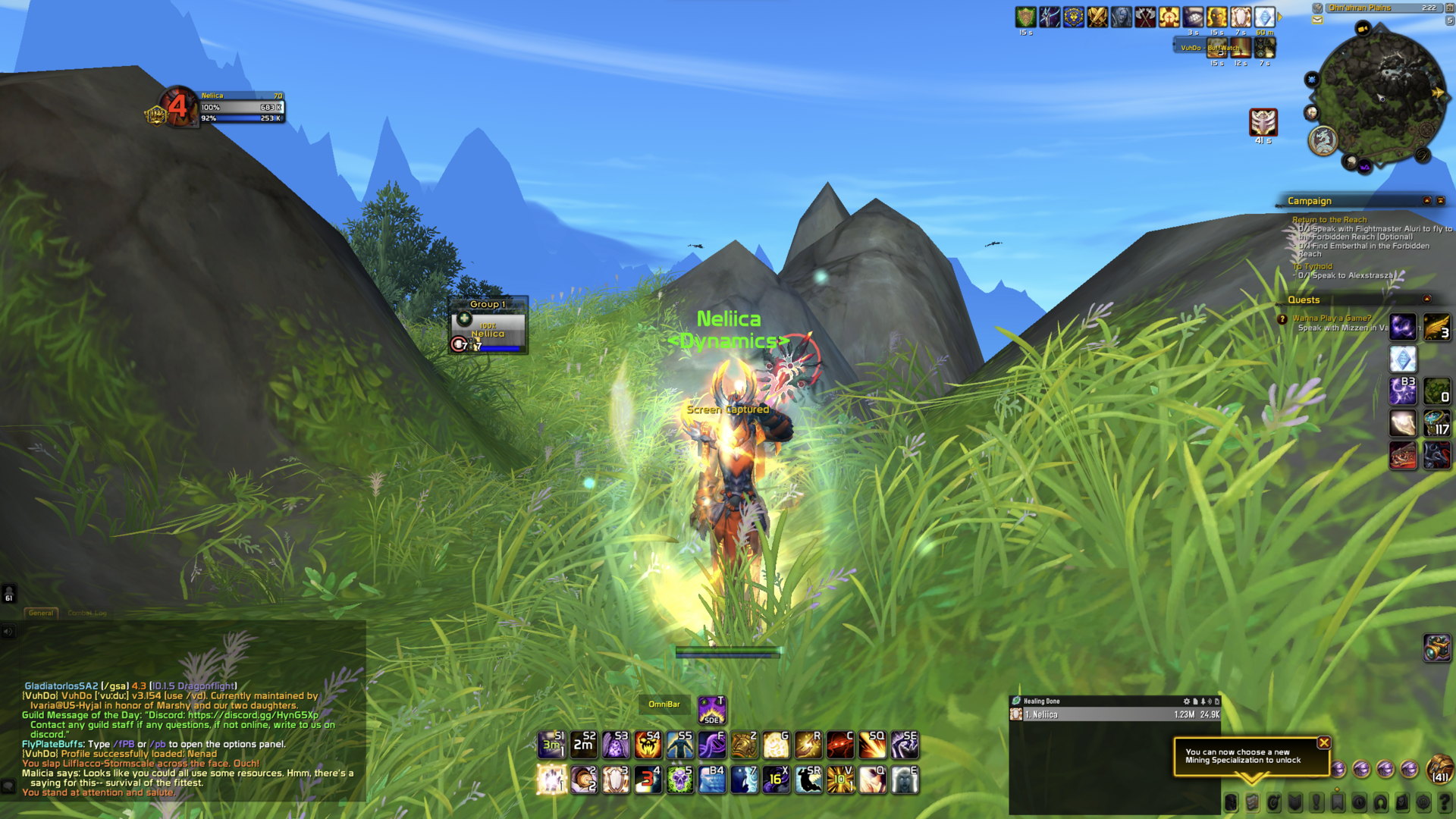Activate the green skull ability on key 5
The image size is (1456, 819).
[680, 780]
